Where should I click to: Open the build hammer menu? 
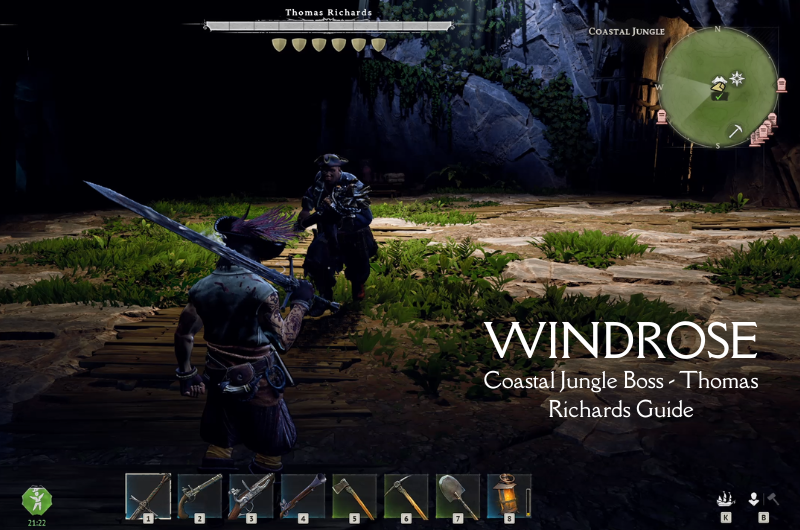click(772, 498)
